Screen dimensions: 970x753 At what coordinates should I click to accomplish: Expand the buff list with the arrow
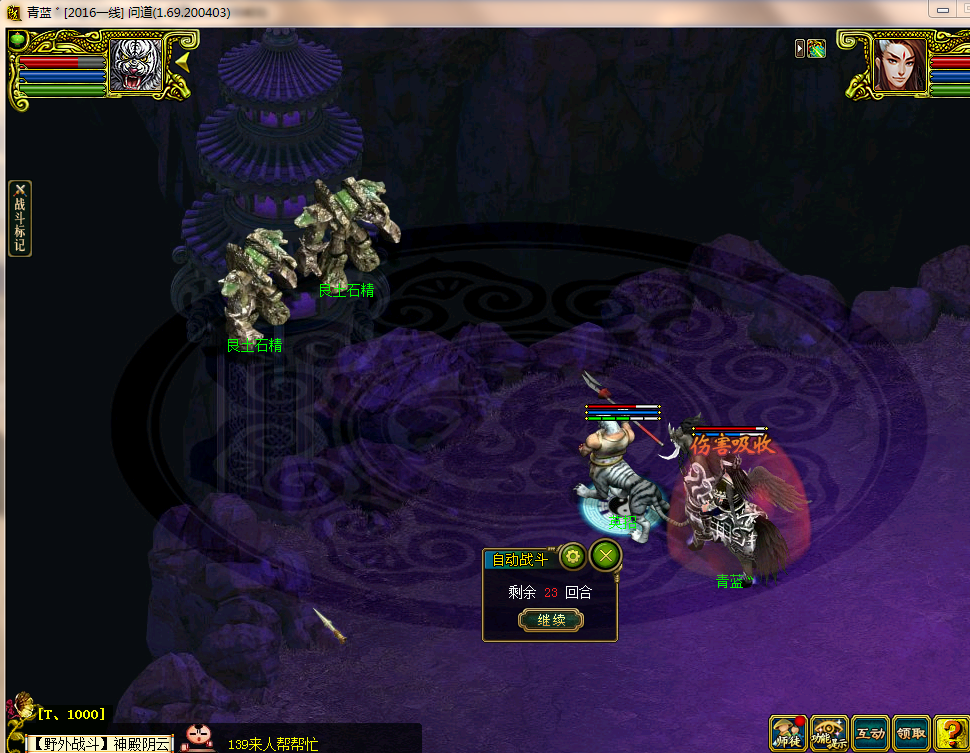click(x=800, y=48)
